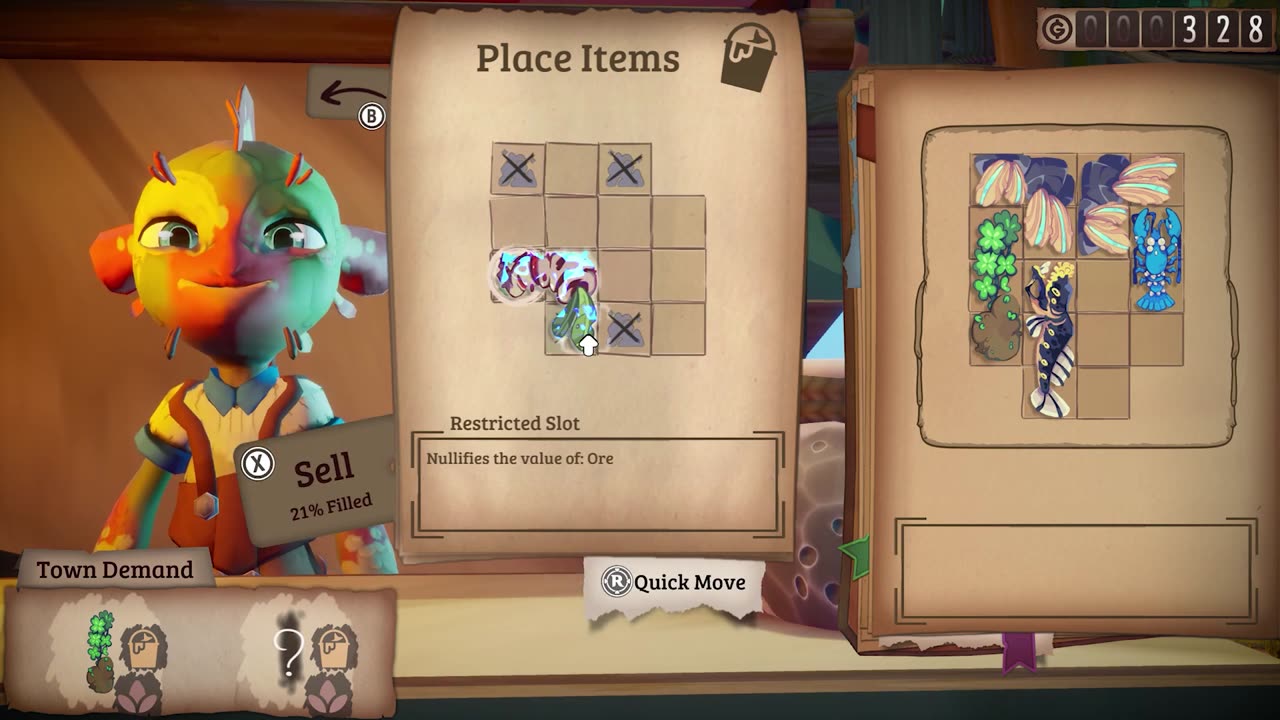This screenshot has height=720, width=1280.
Task: Select the restricted slot beside the green leaf
Action: pyautogui.click(x=625, y=329)
